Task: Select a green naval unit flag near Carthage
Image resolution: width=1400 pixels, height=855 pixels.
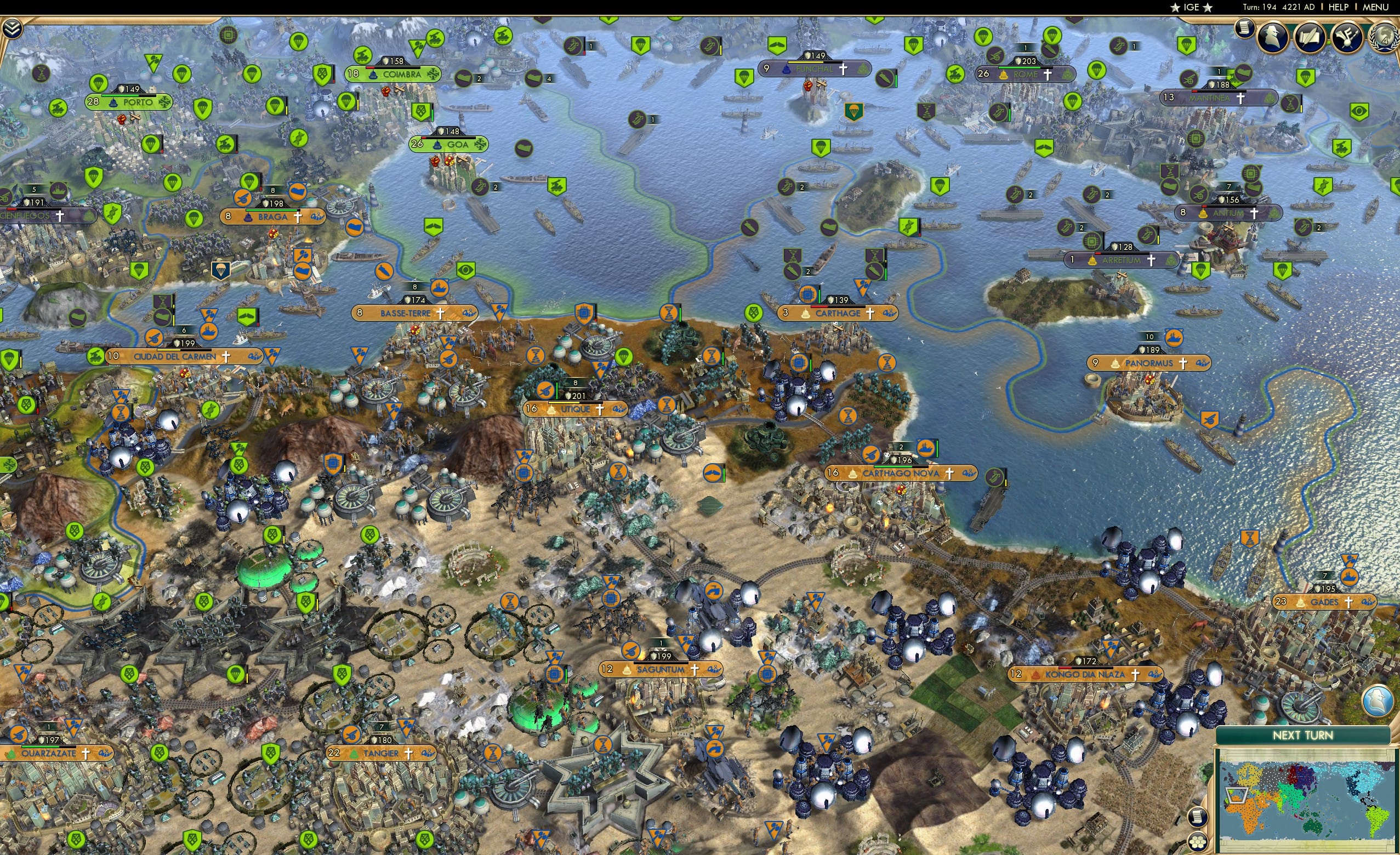Action: point(793,271)
